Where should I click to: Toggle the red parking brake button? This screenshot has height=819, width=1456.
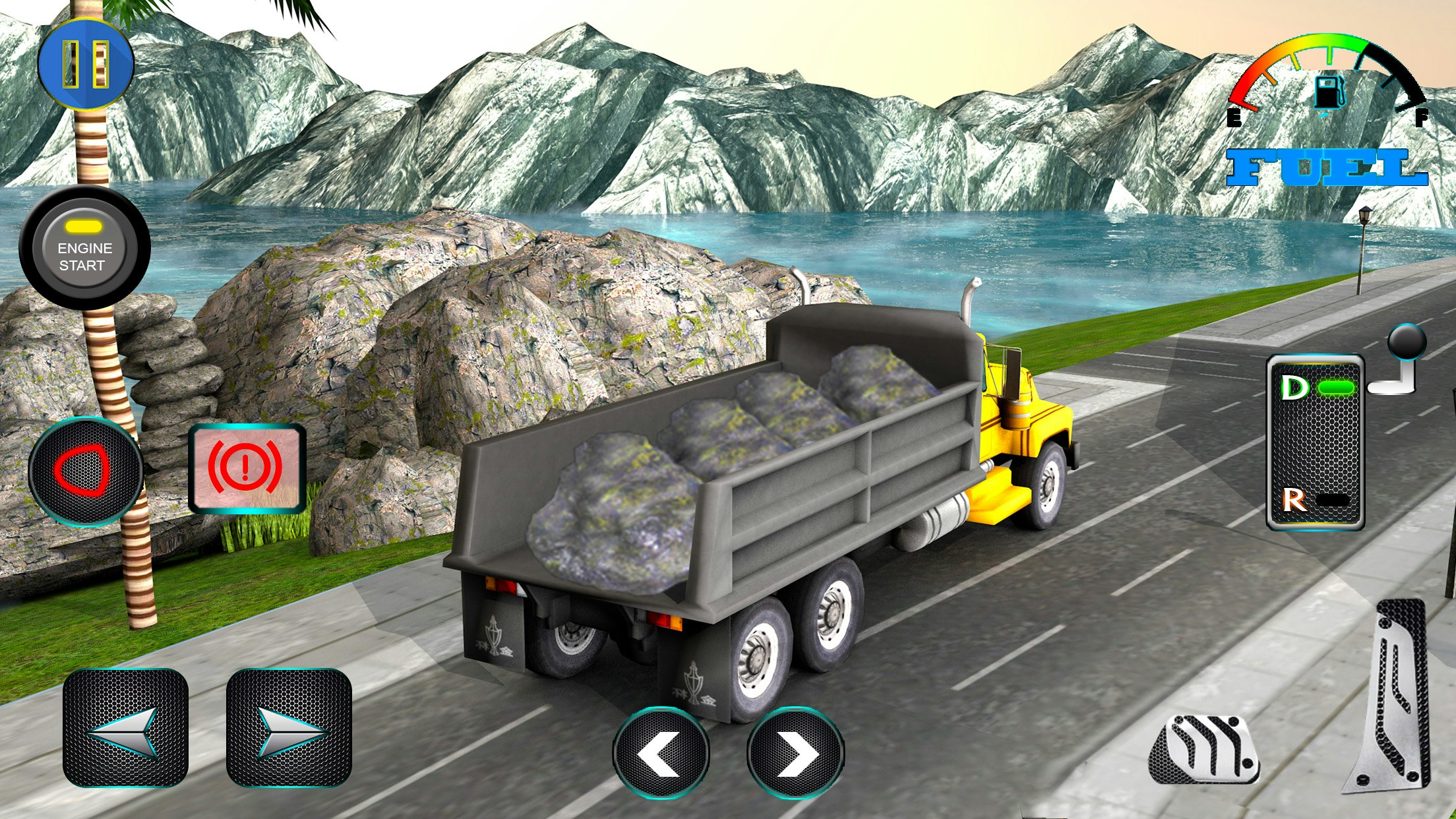pyautogui.click(x=247, y=468)
